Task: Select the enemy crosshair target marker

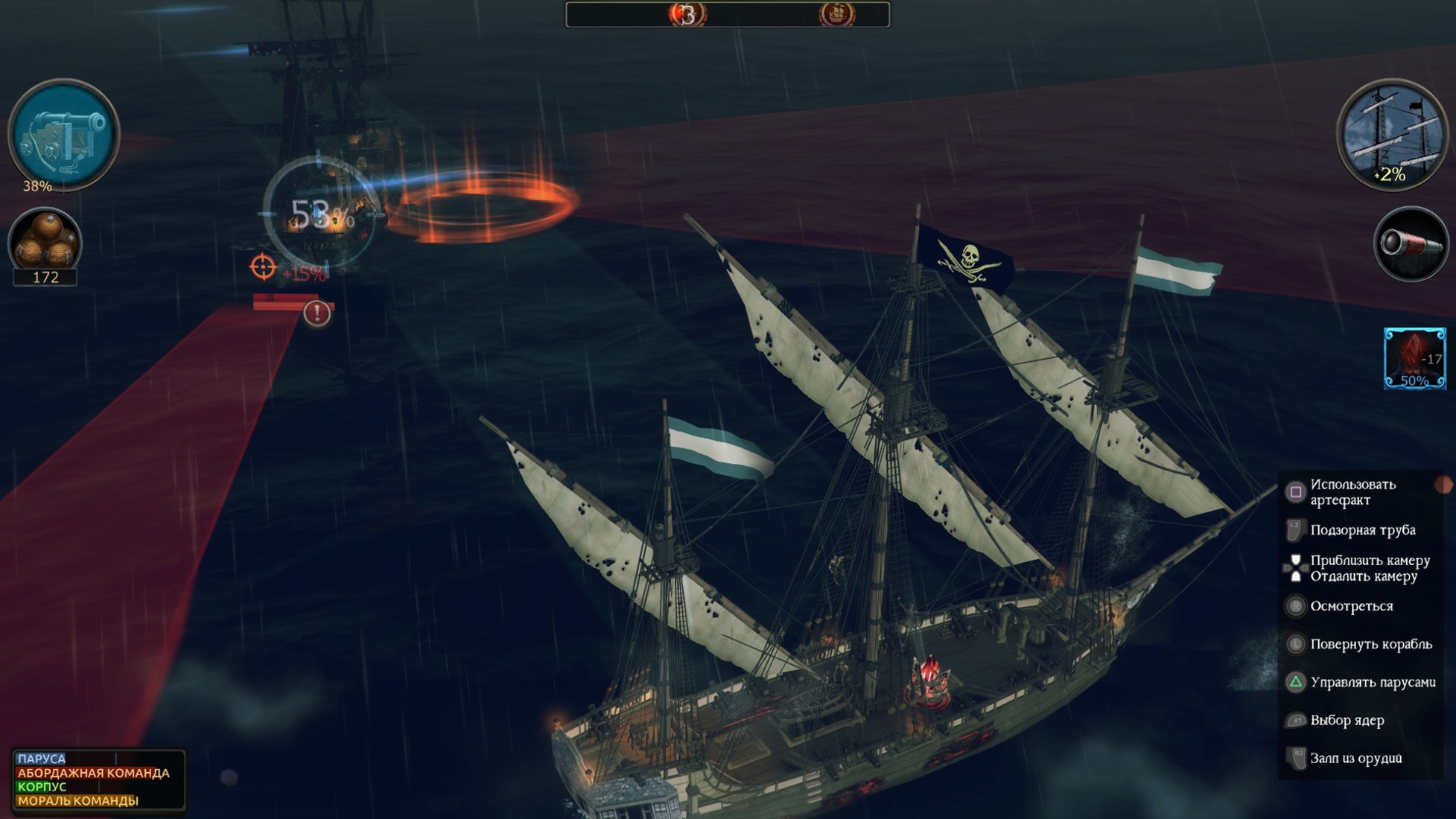Action: pyautogui.click(x=263, y=267)
